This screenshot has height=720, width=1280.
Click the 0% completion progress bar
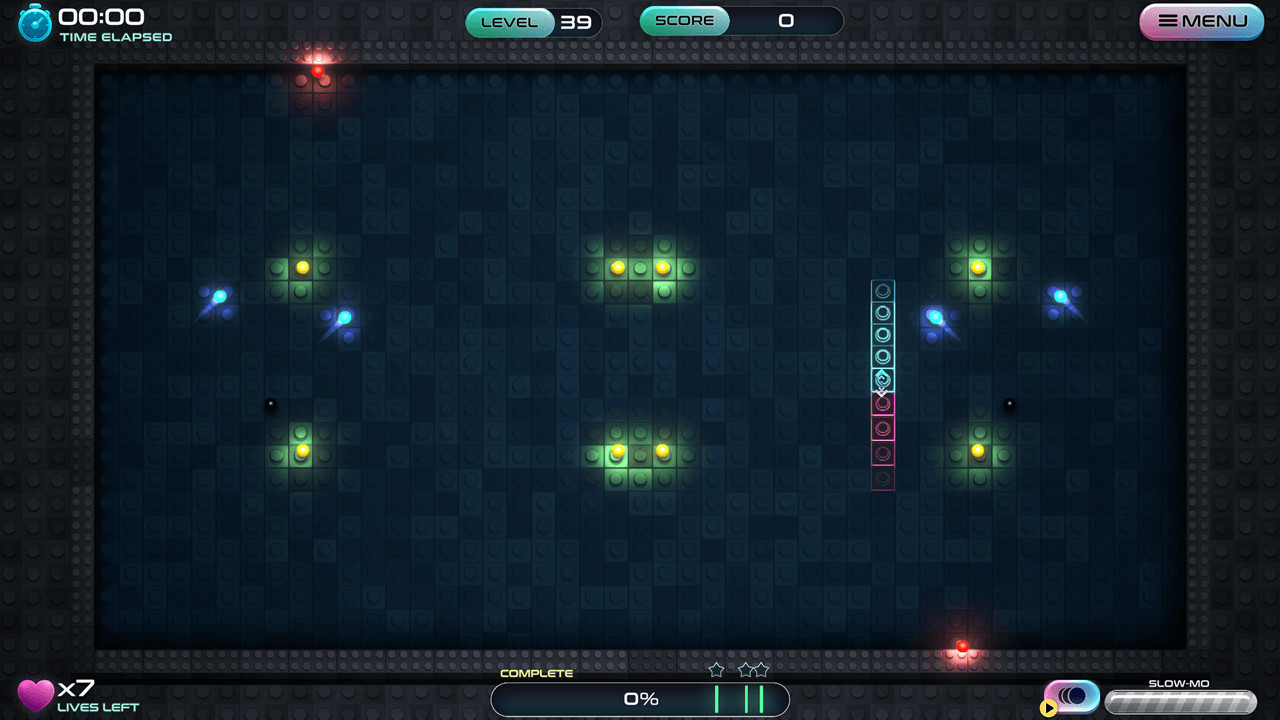click(x=640, y=699)
